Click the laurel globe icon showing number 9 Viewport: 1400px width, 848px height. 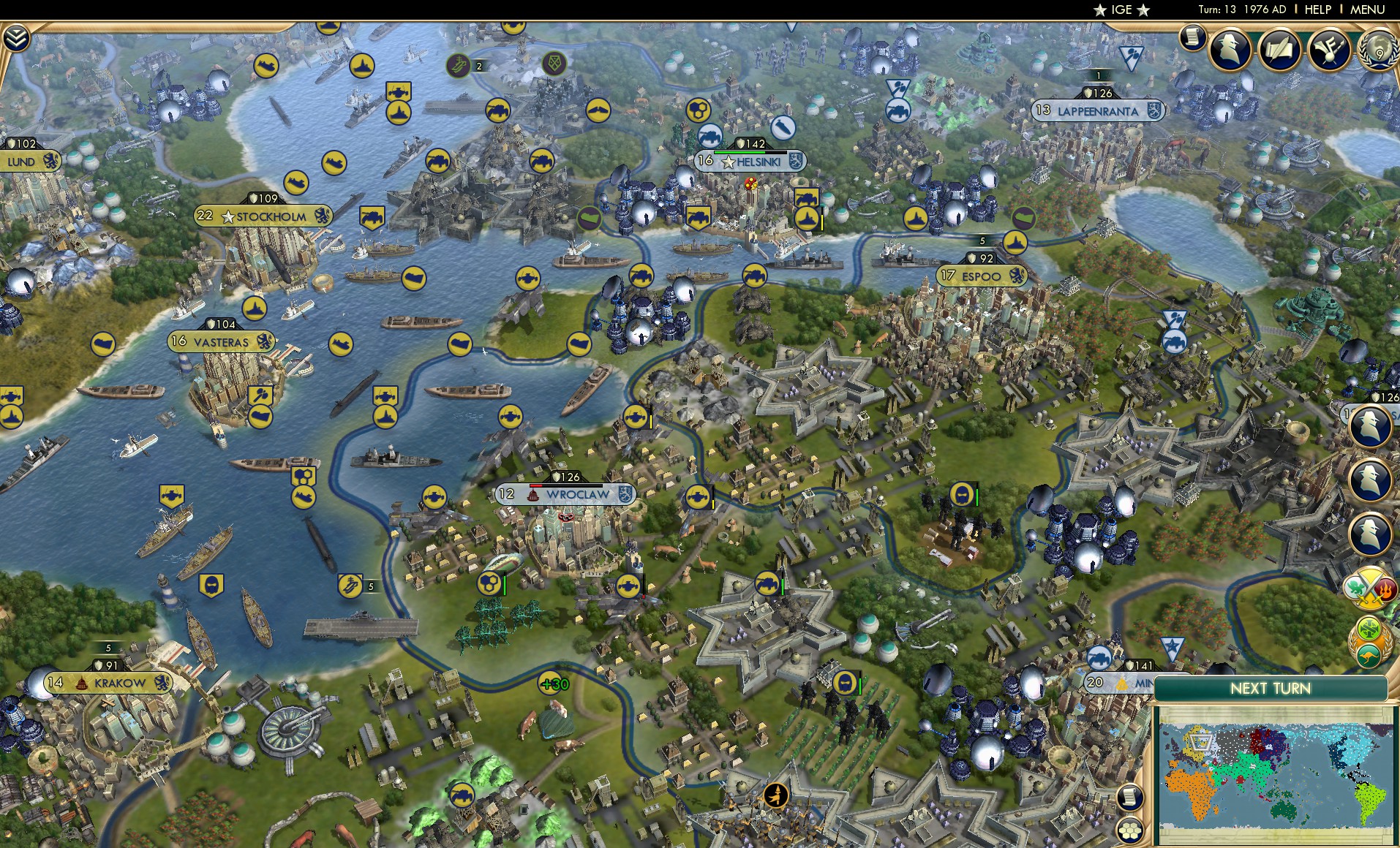(1380, 52)
